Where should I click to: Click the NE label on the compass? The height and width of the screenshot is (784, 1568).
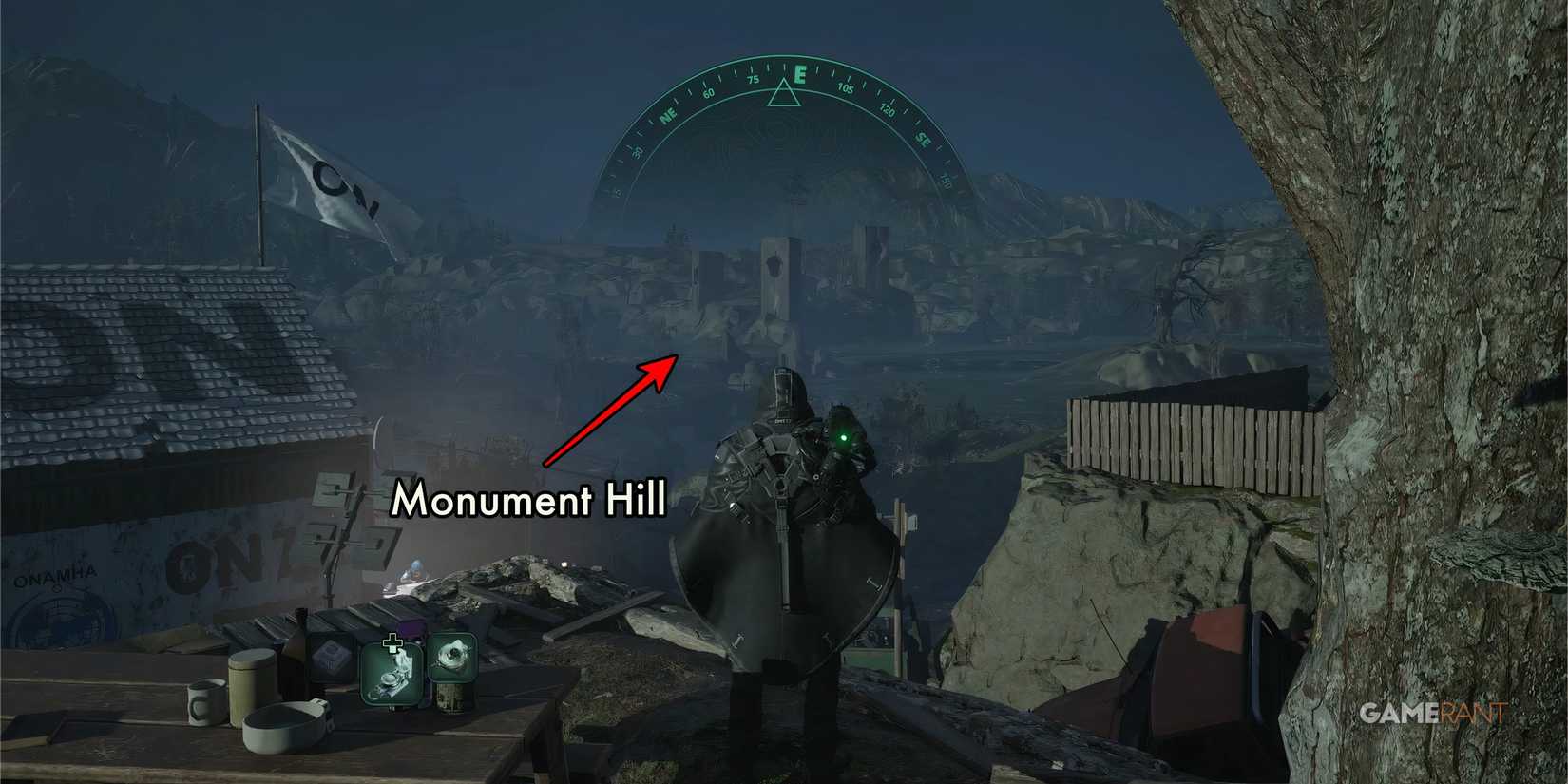coord(668,116)
